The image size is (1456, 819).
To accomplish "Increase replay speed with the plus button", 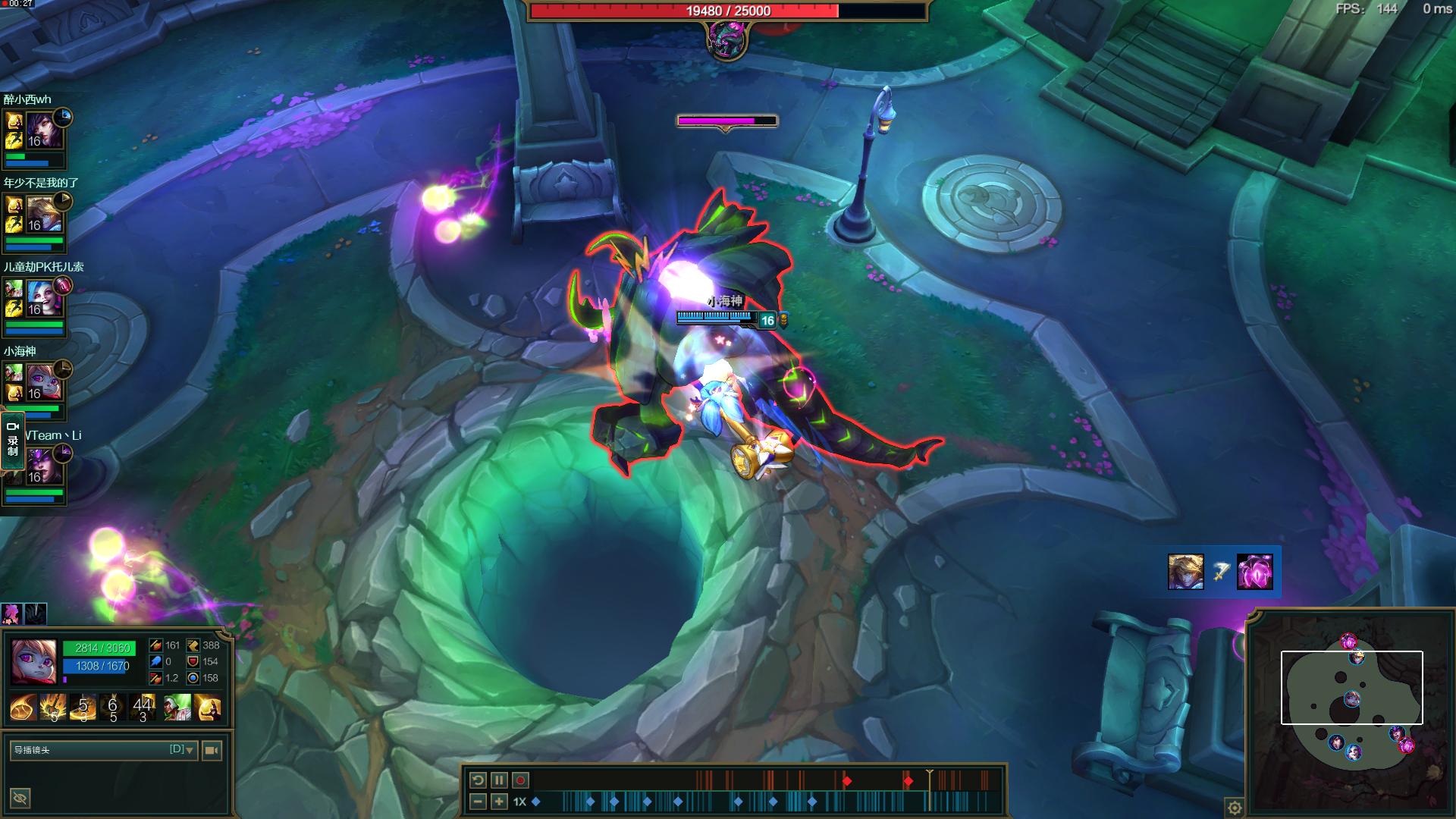I will (x=499, y=802).
